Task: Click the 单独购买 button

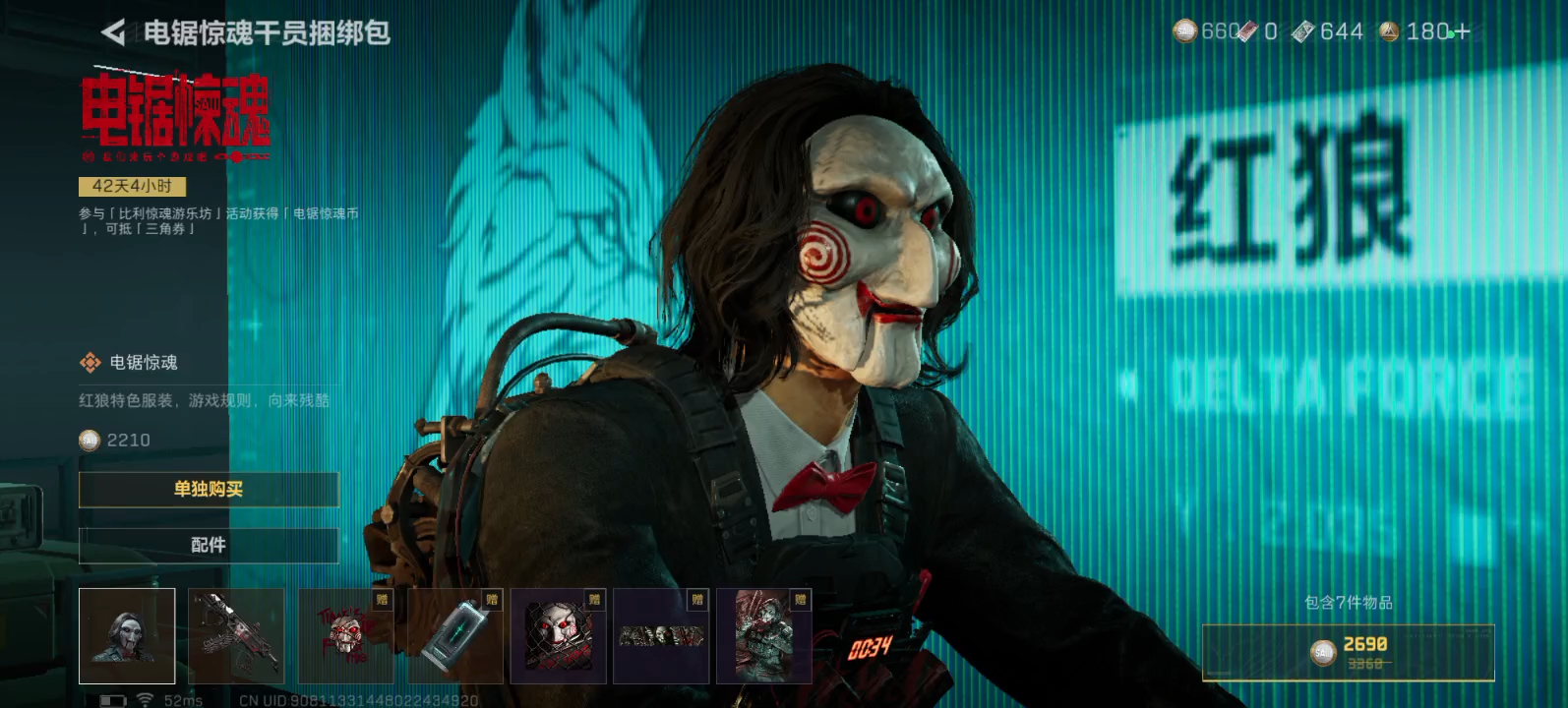Action: tap(209, 489)
